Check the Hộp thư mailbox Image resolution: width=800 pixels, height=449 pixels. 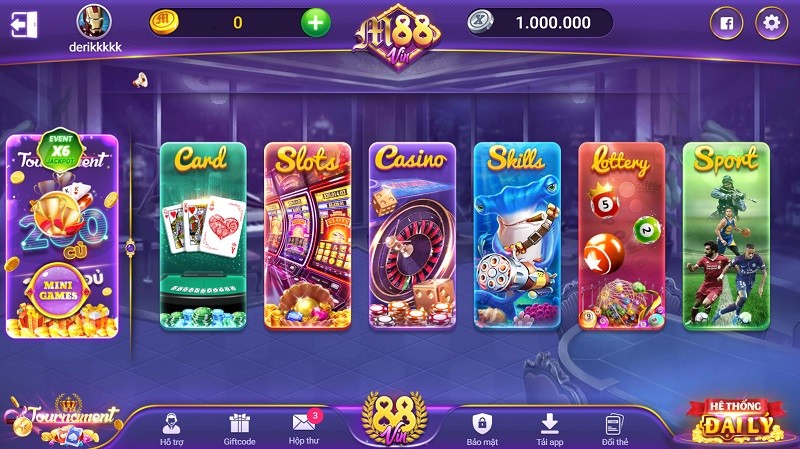(303, 427)
